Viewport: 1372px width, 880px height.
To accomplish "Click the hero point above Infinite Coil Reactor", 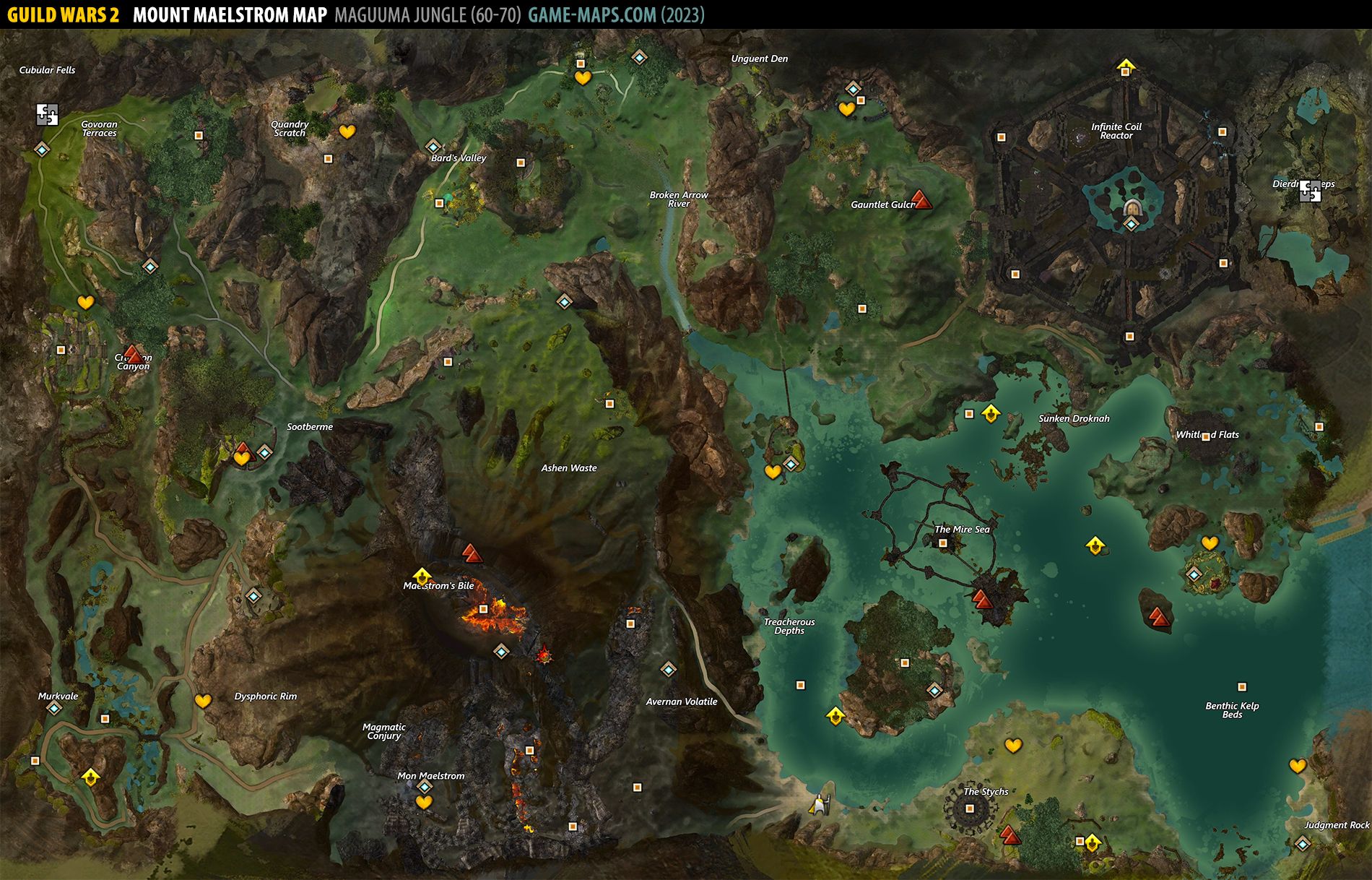I will (1125, 68).
